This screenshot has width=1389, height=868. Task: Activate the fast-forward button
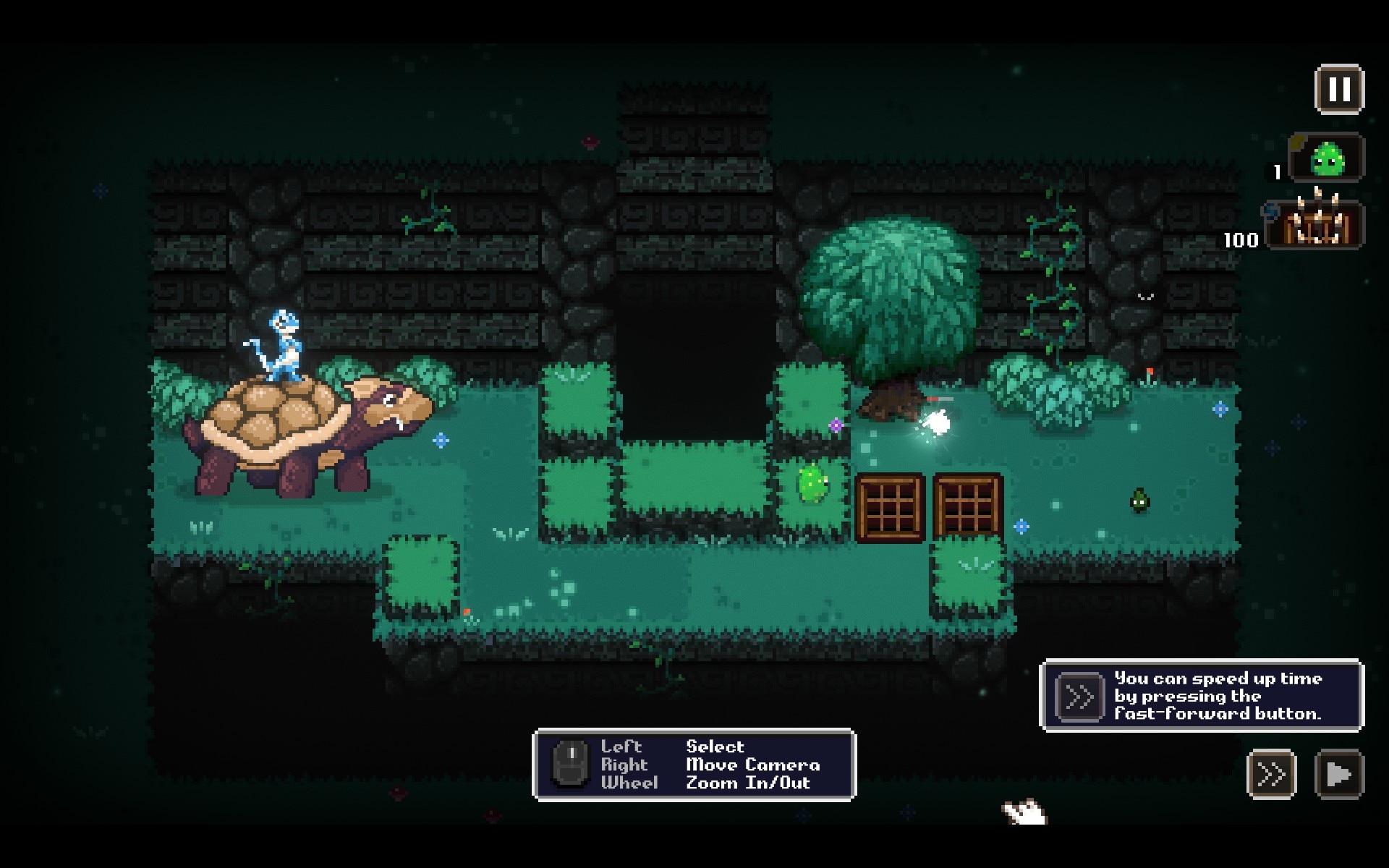tap(1271, 775)
